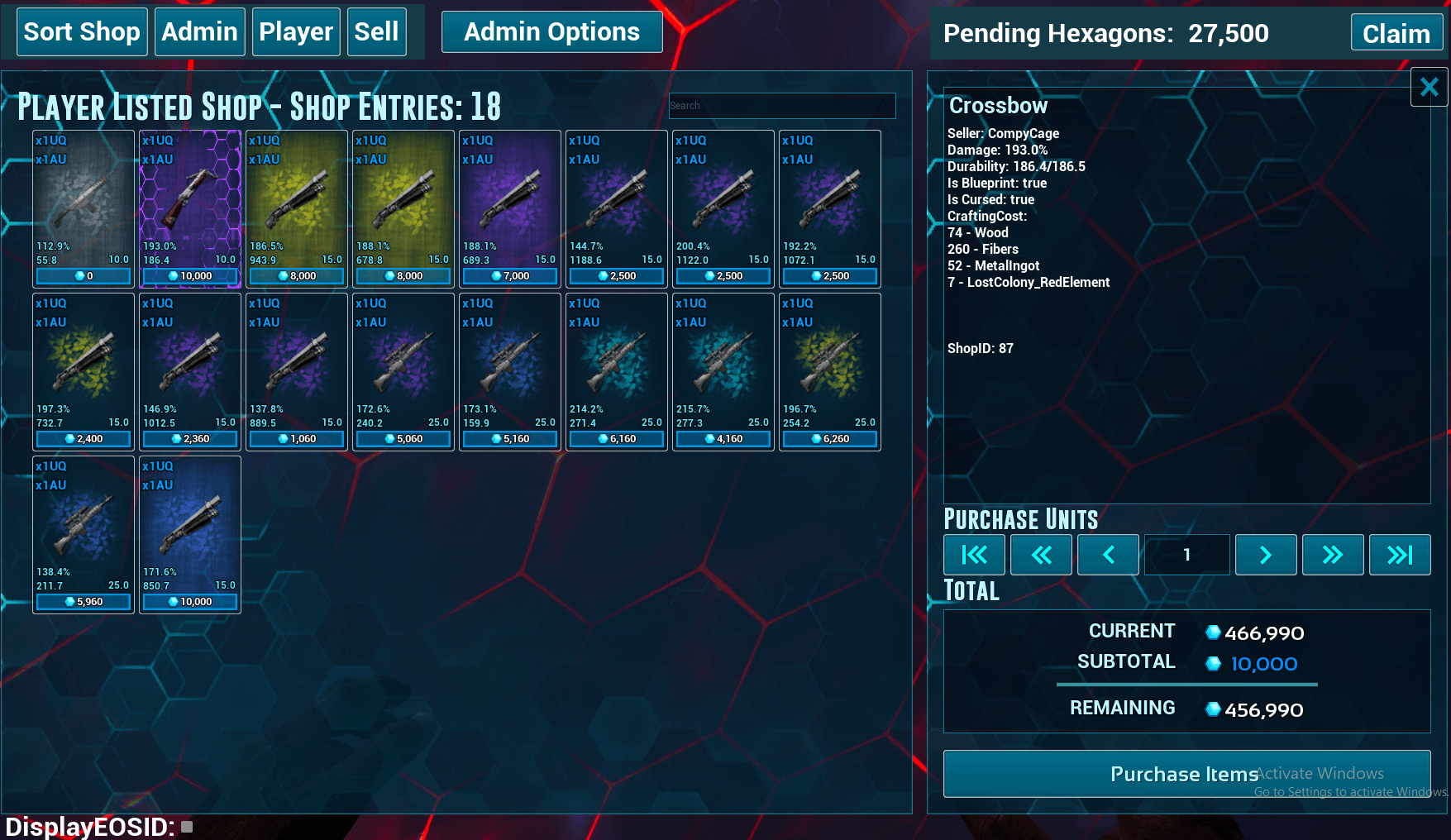This screenshot has height=840, width=1451.
Task: Select the 6,260 hexagon rifle listing
Action: click(x=830, y=371)
